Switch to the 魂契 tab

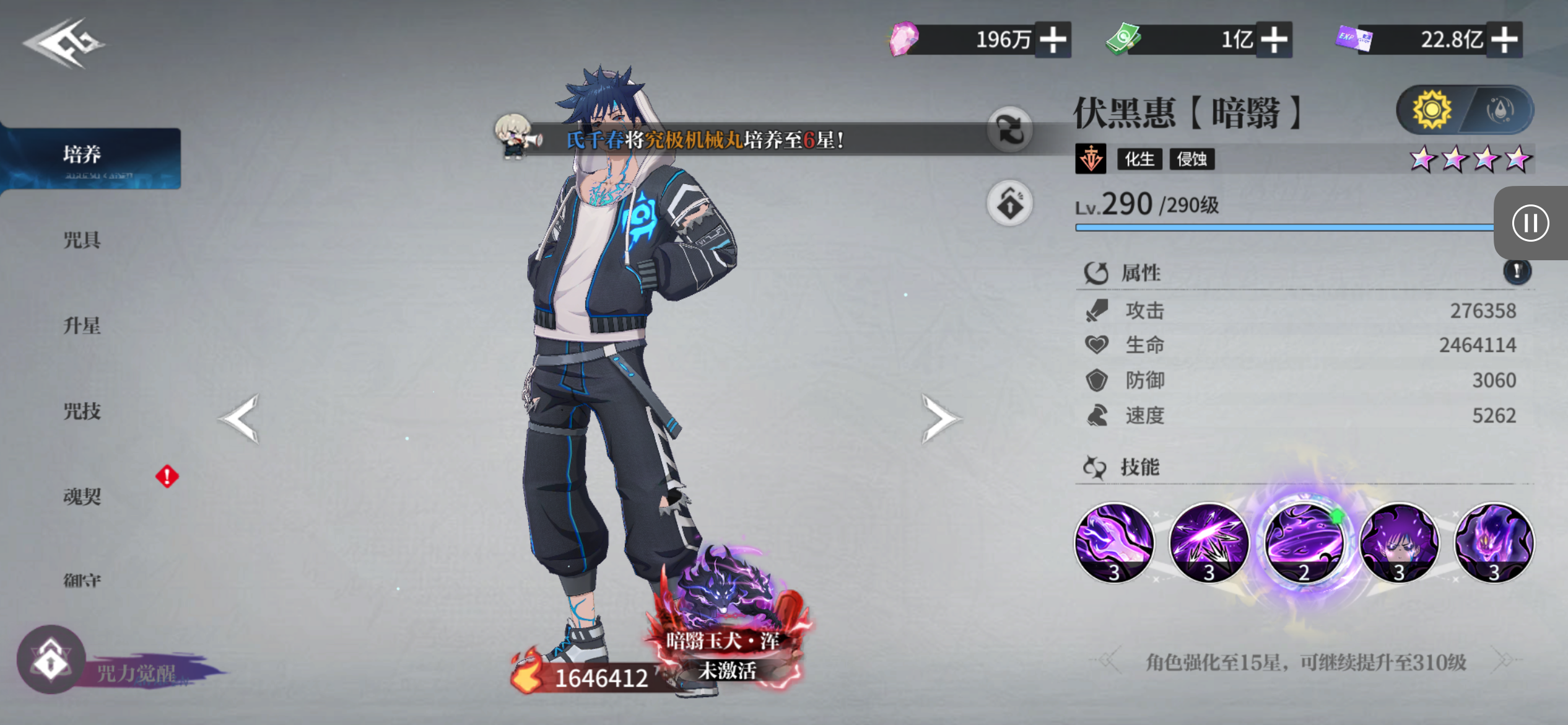(82, 496)
